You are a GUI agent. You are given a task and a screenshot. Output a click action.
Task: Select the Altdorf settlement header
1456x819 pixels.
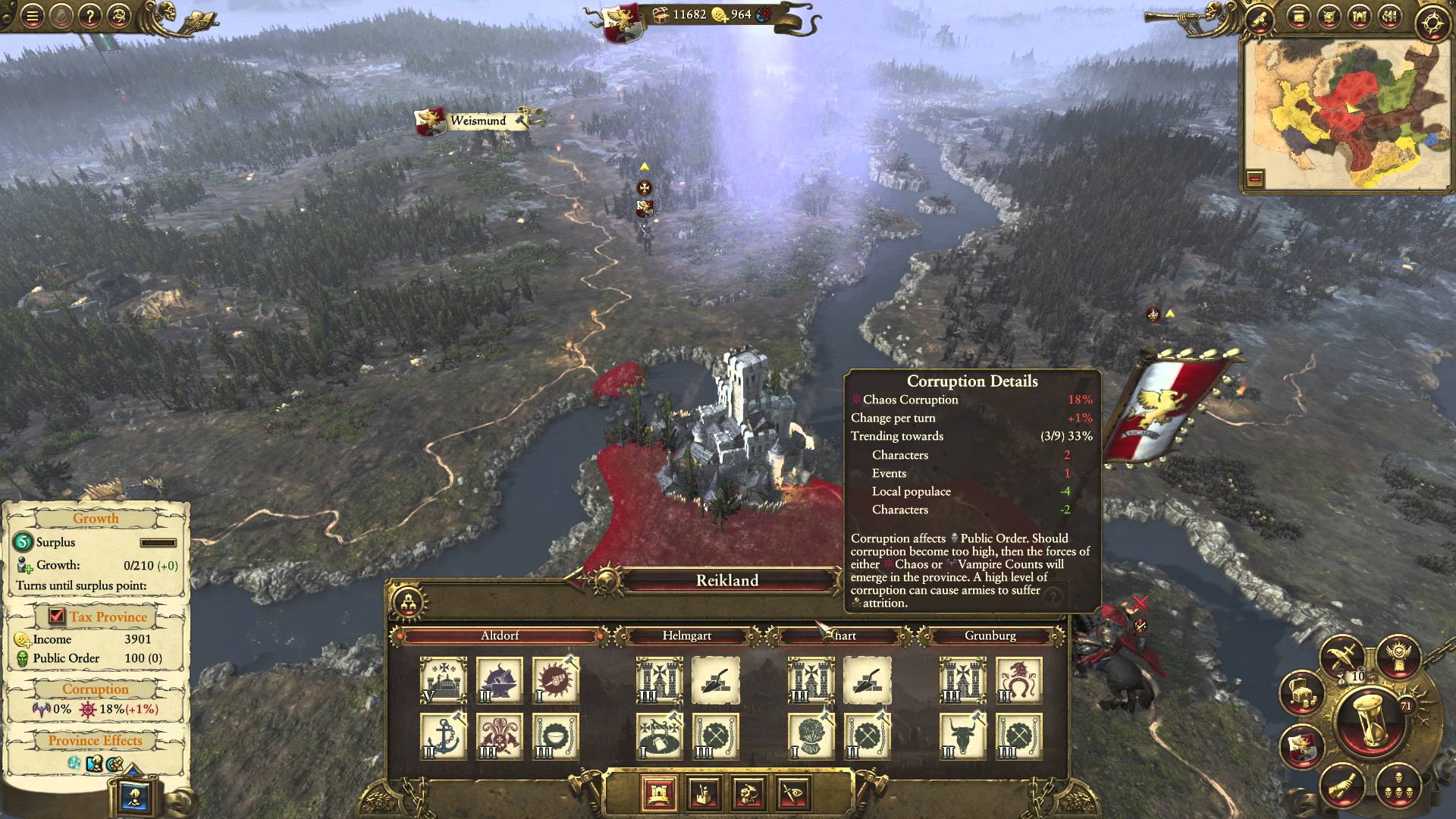pyautogui.click(x=500, y=635)
